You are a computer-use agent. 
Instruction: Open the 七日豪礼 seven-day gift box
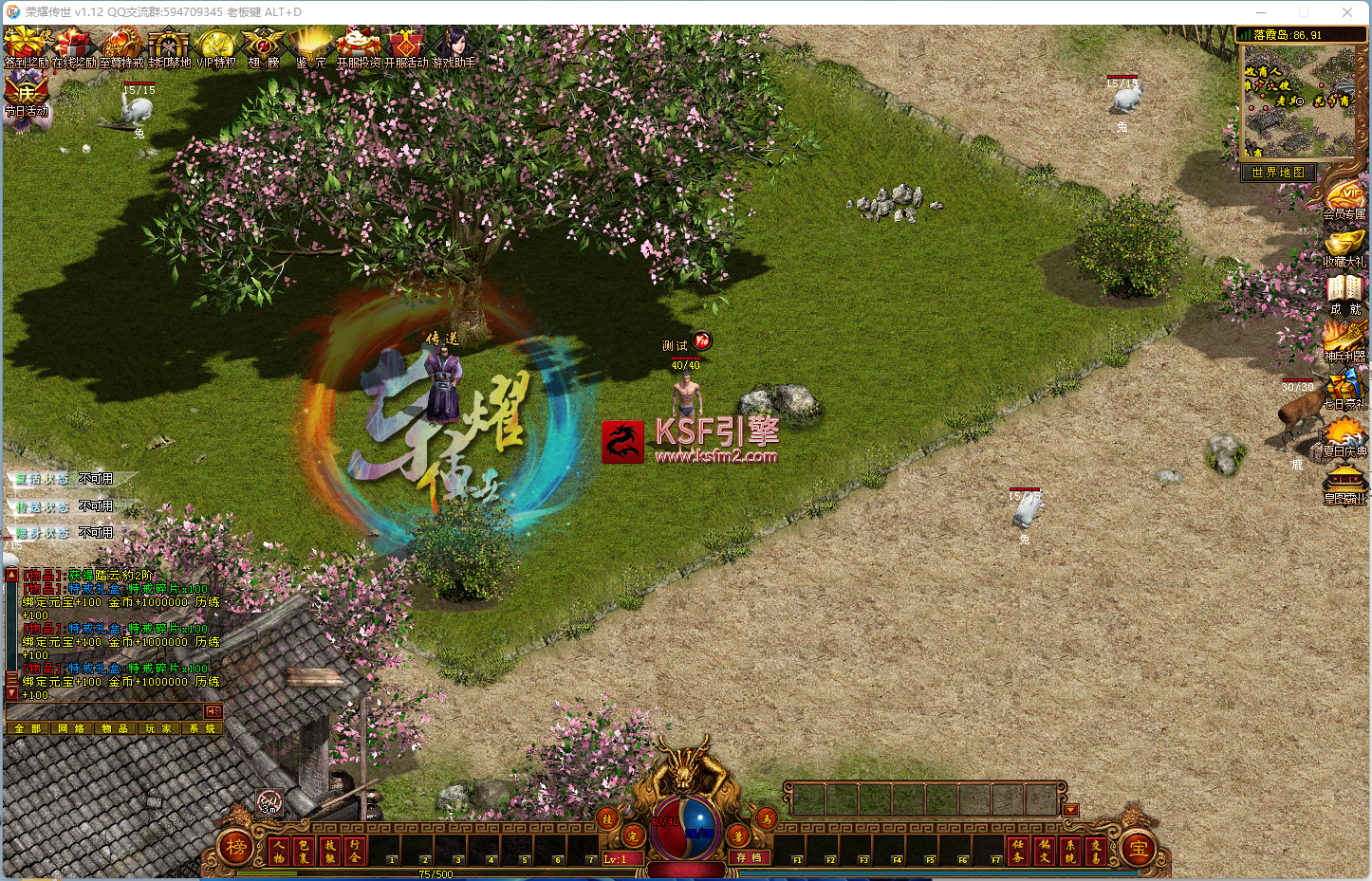(x=1345, y=388)
